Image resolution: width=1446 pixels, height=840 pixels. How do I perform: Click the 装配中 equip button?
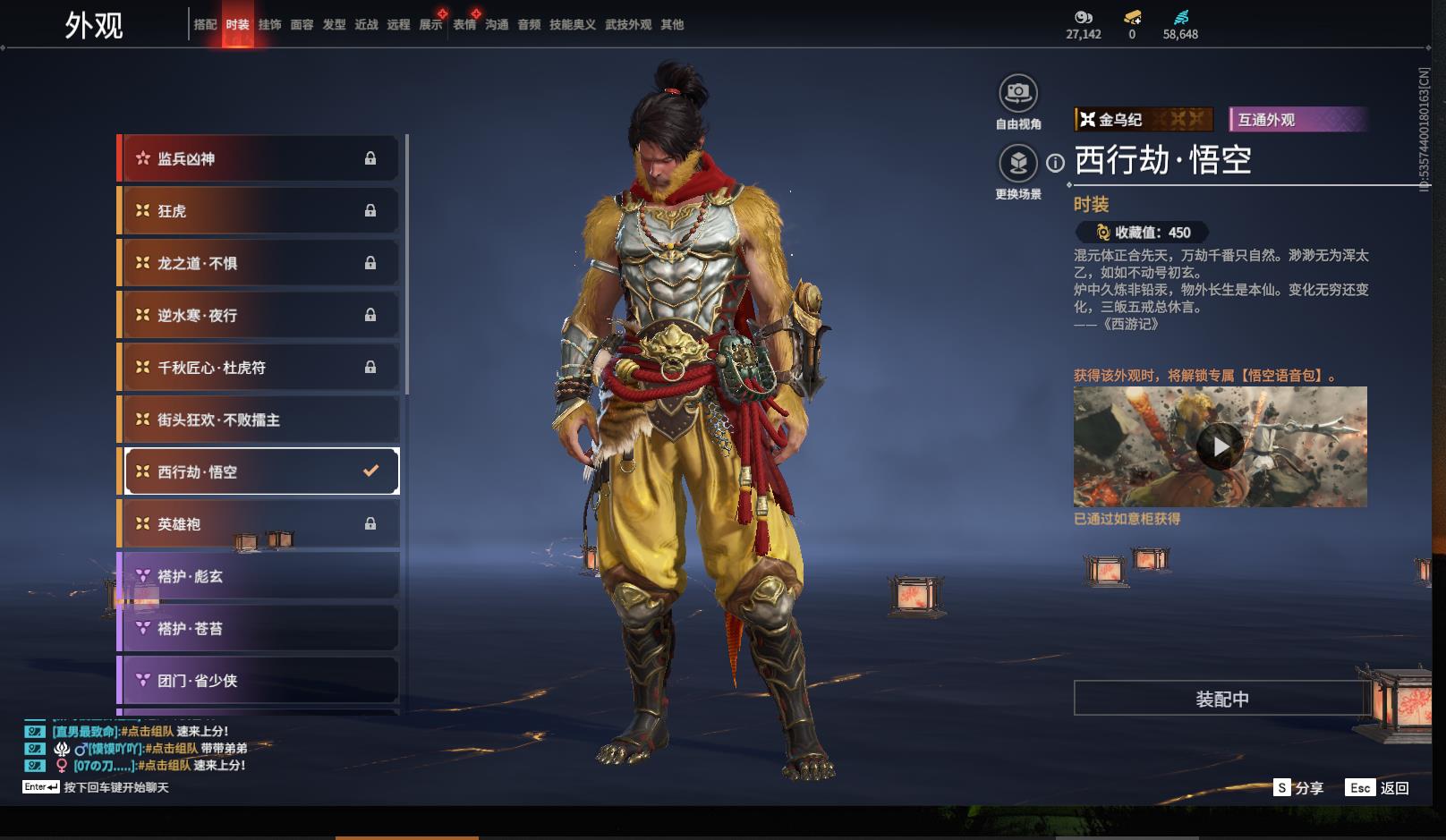pos(1221,699)
